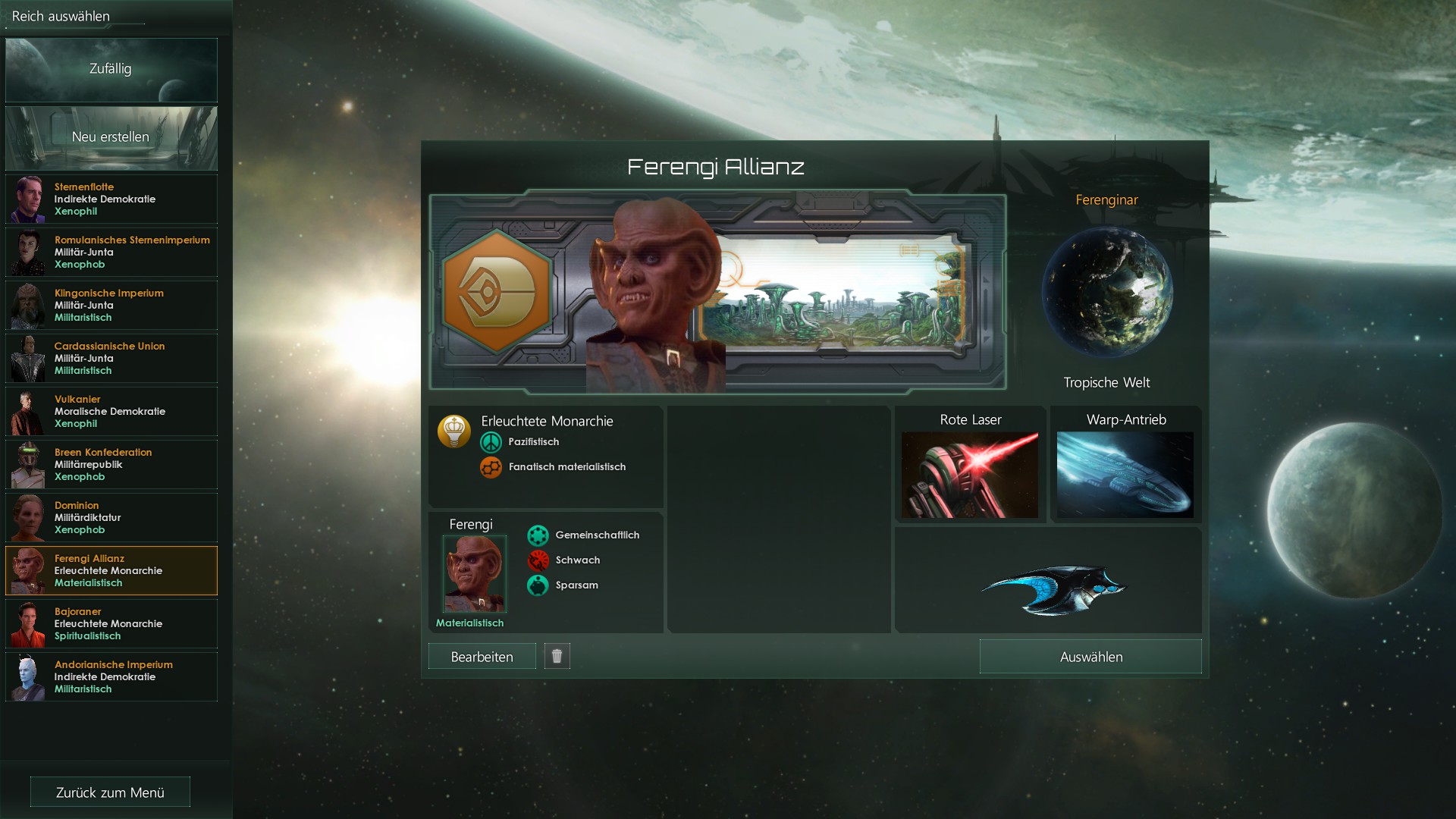
Task: Open the Warp-Antrieb propulsion tile
Action: [1125, 474]
